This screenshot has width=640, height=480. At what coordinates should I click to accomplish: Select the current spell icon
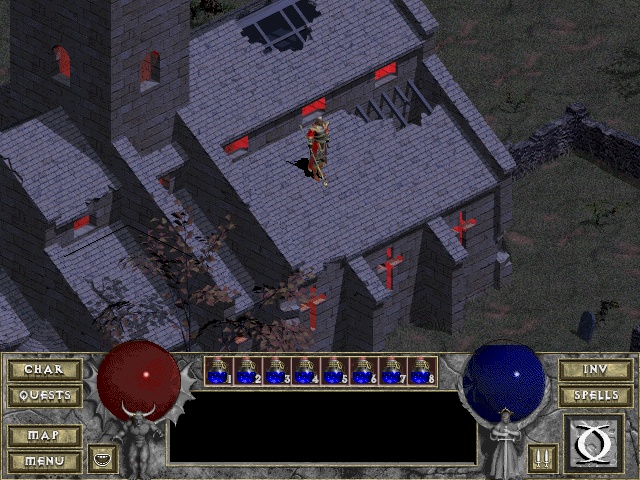pyautogui.click(x=593, y=442)
